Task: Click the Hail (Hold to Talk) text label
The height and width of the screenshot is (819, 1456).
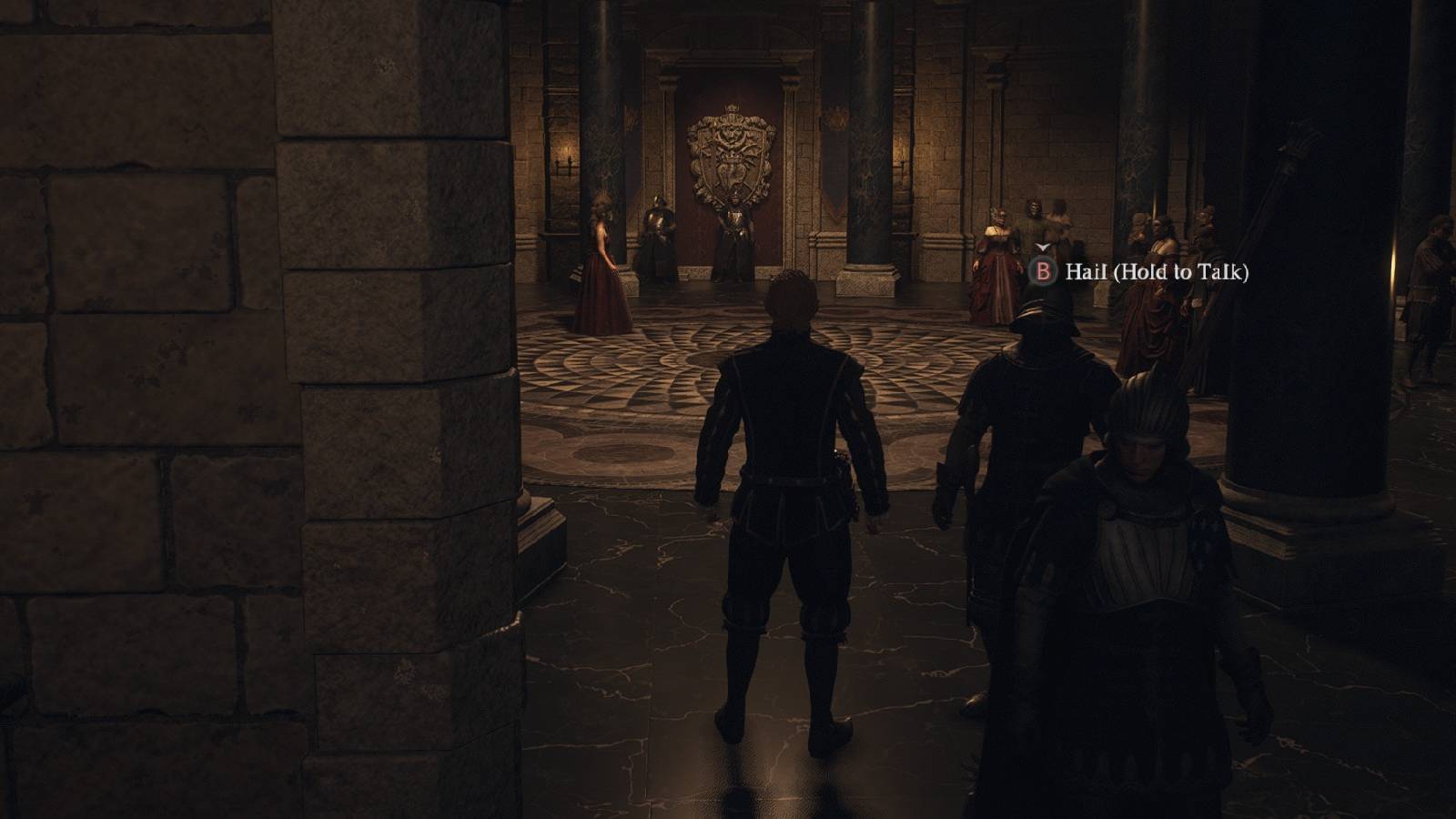Action: click(x=1156, y=270)
